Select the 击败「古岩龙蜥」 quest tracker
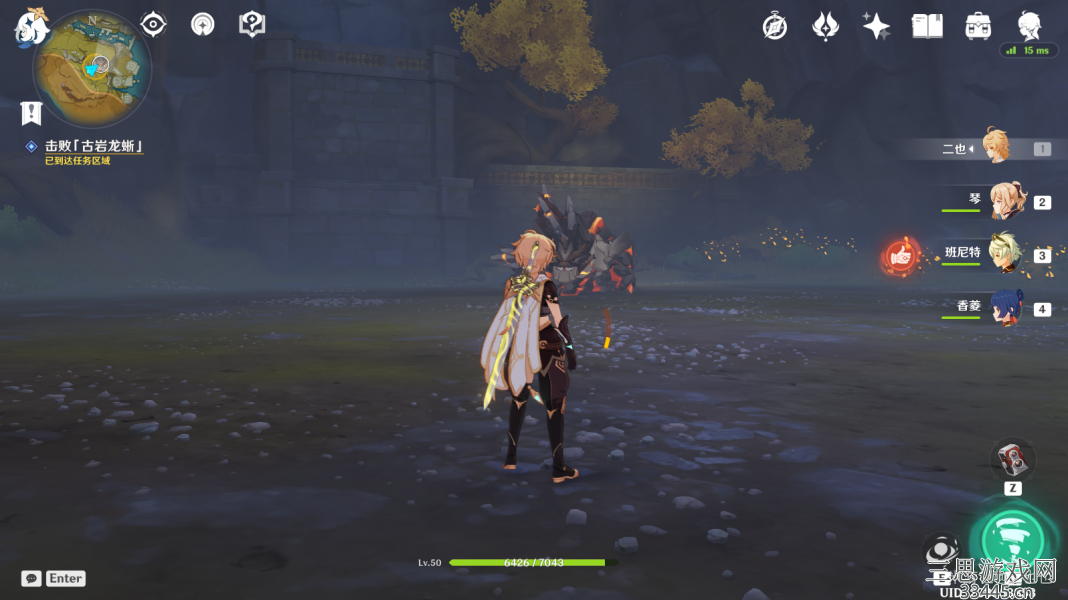Screen dimensions: 1068x600 (93, 147)
